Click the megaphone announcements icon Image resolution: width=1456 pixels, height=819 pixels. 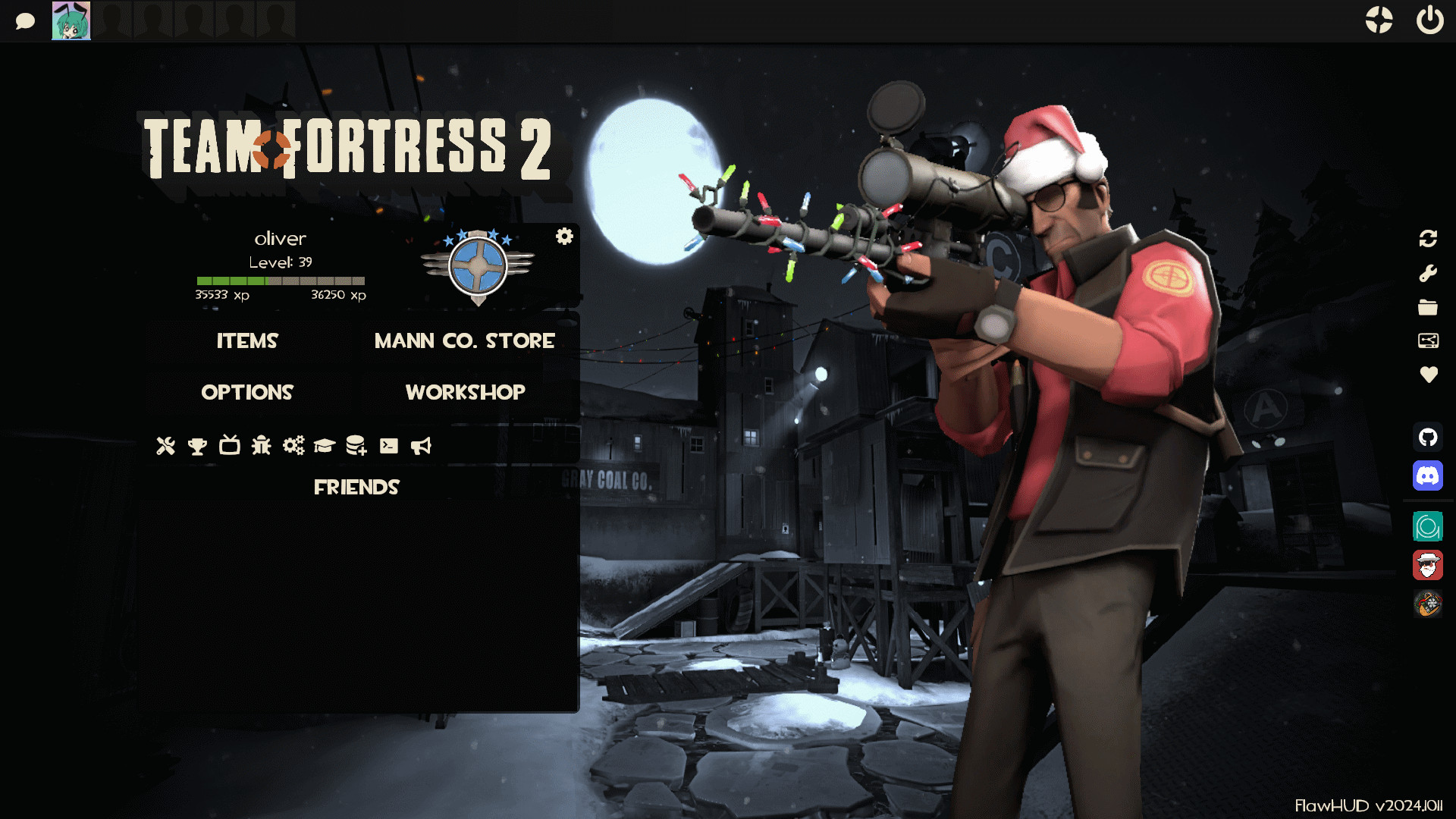422,447
